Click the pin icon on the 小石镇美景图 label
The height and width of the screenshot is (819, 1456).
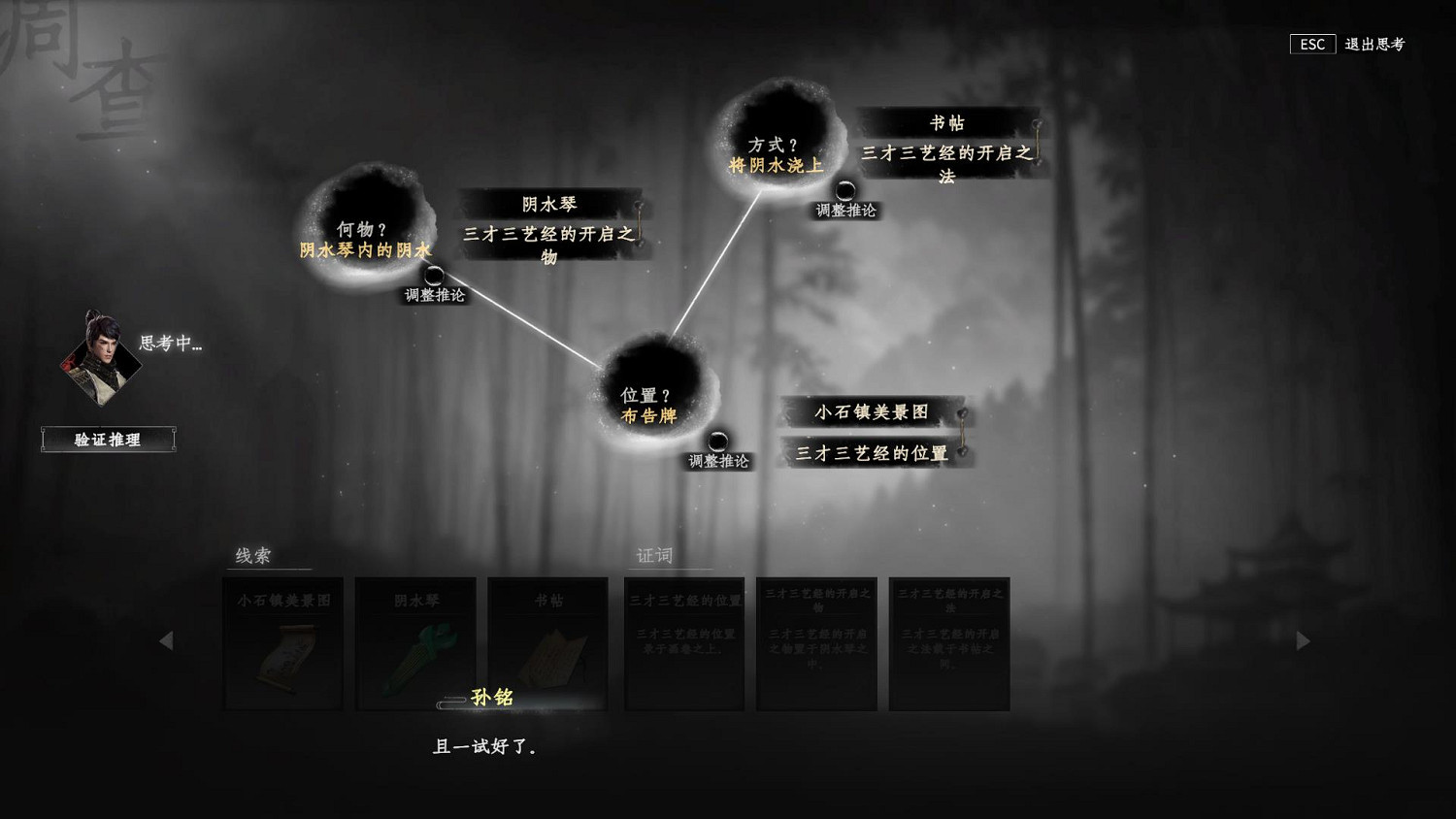pos(961,412)
